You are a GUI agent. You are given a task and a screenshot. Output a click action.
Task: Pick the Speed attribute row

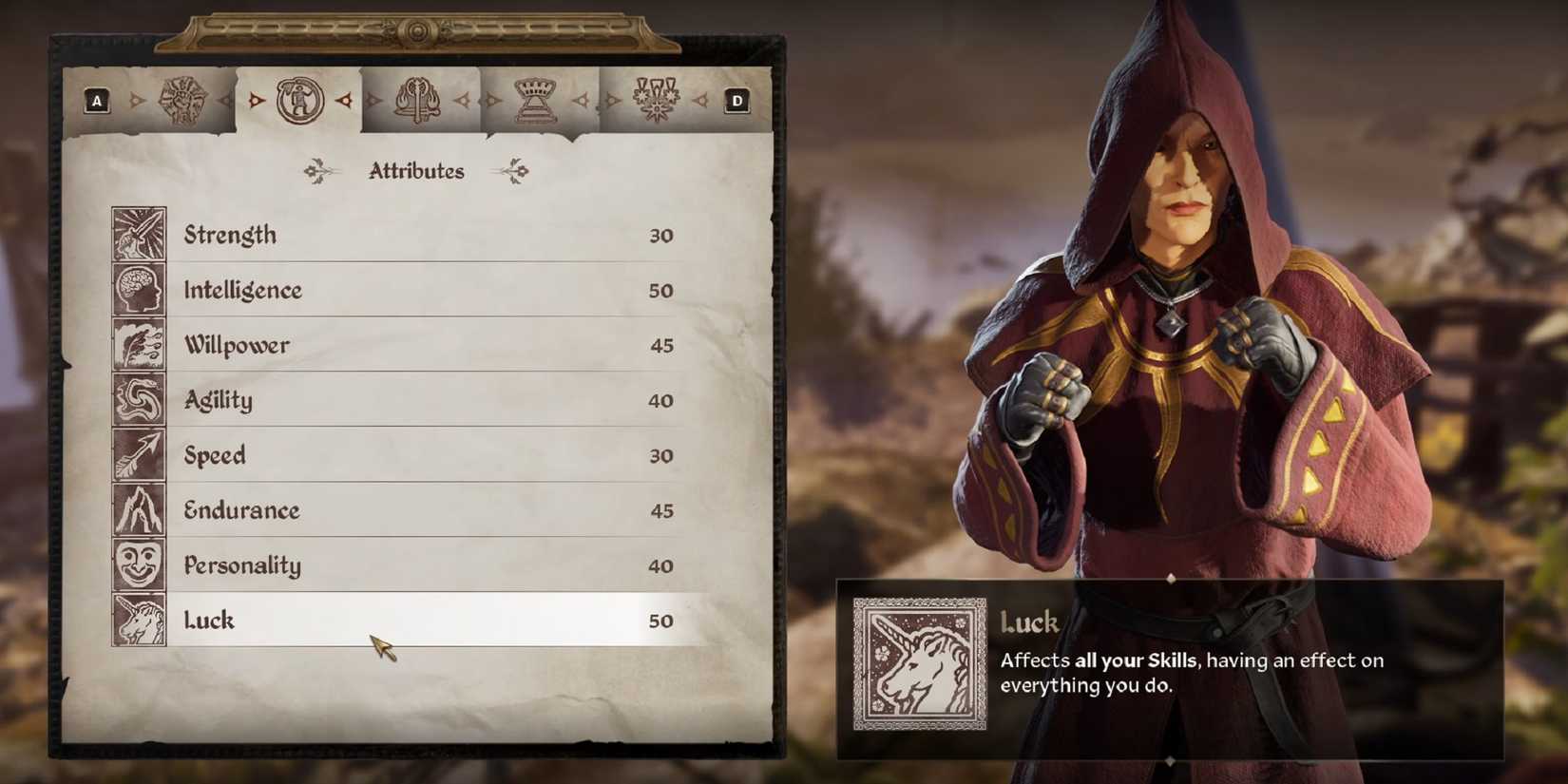[409, 455]
